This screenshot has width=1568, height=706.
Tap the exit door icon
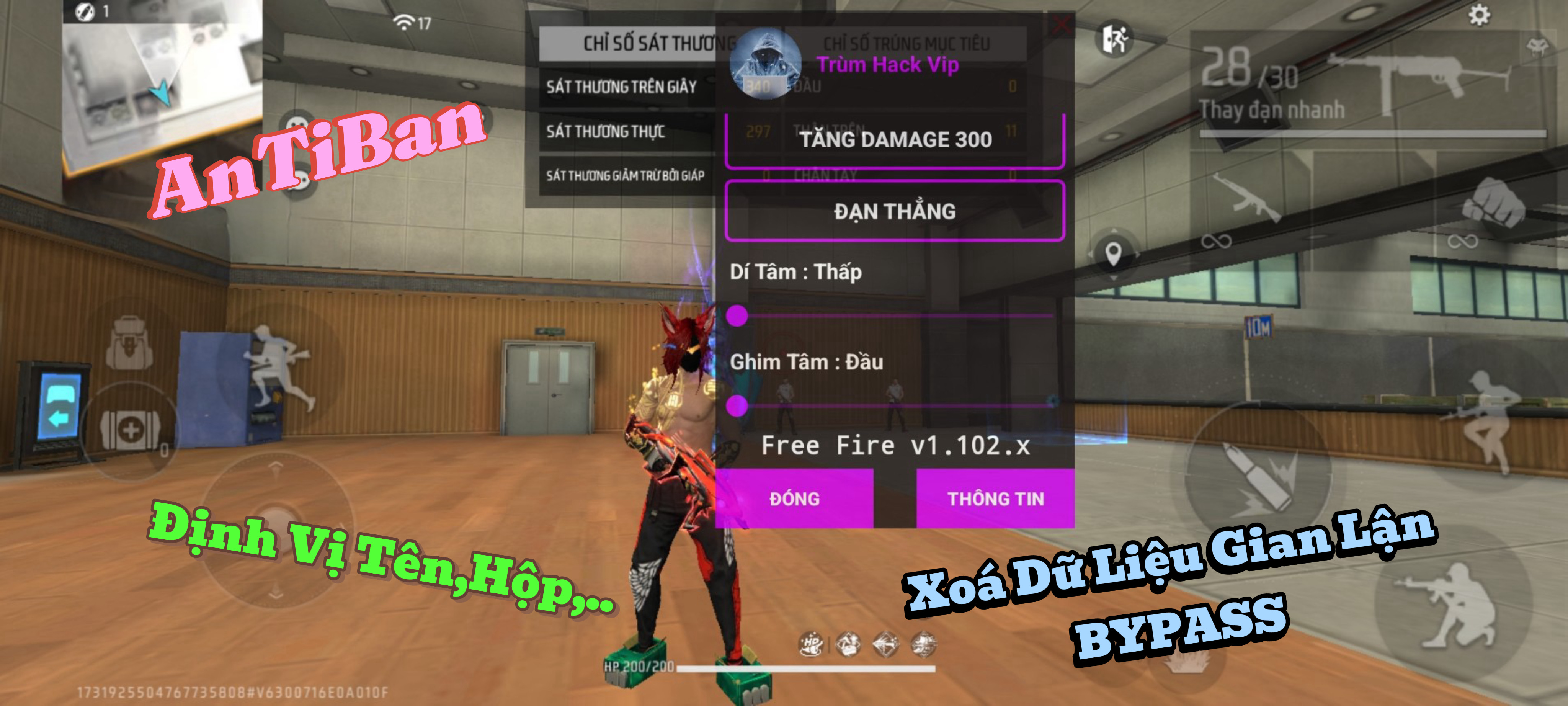click(1115, 39)
